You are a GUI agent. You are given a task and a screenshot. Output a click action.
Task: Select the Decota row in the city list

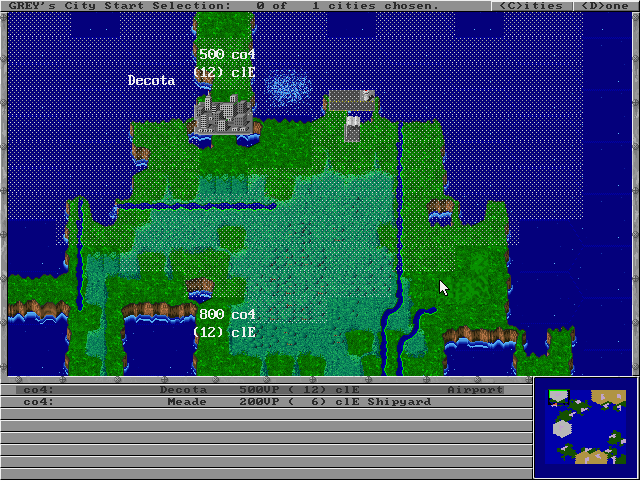(x=265, y=389)
